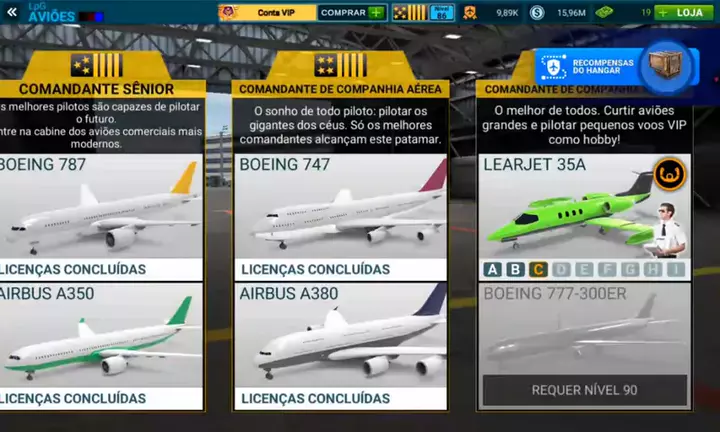Click the blue dollar coin currency icon
This screenshot has height=432, width=720.
click(538, 13)
